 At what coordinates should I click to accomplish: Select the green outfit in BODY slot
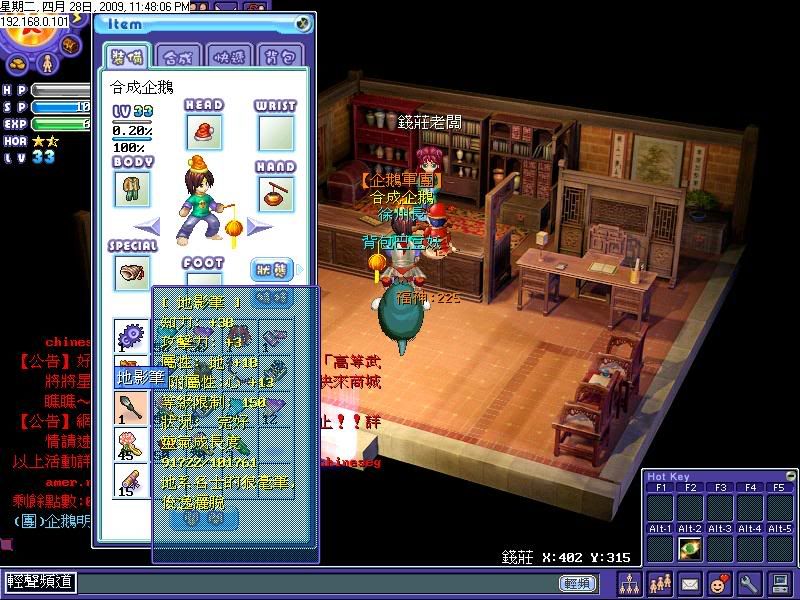[x=132, y=188]
